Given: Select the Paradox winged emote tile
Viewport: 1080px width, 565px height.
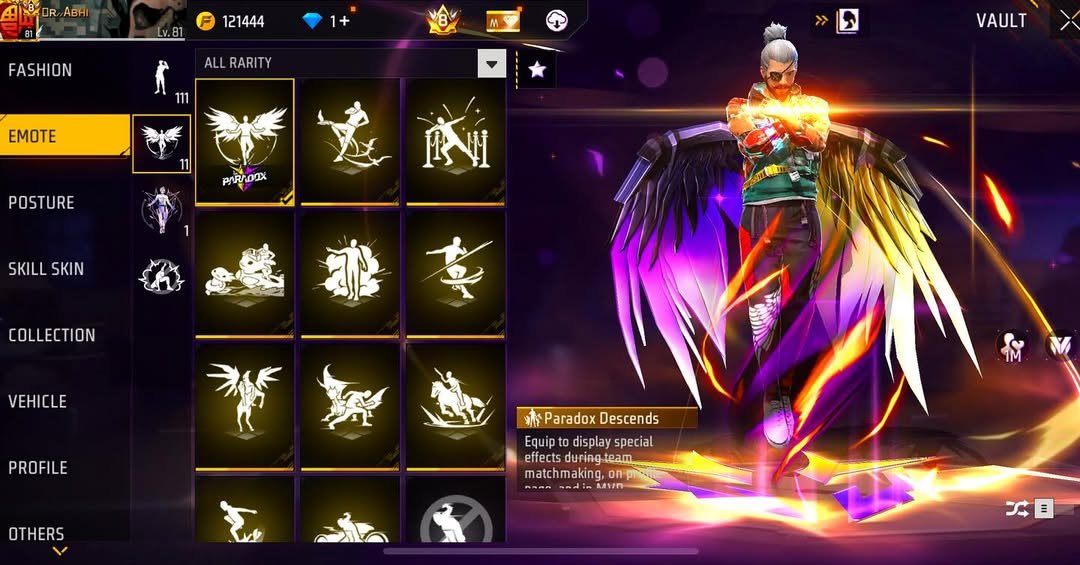Looking at the screenshot, I should click(245, 141).
